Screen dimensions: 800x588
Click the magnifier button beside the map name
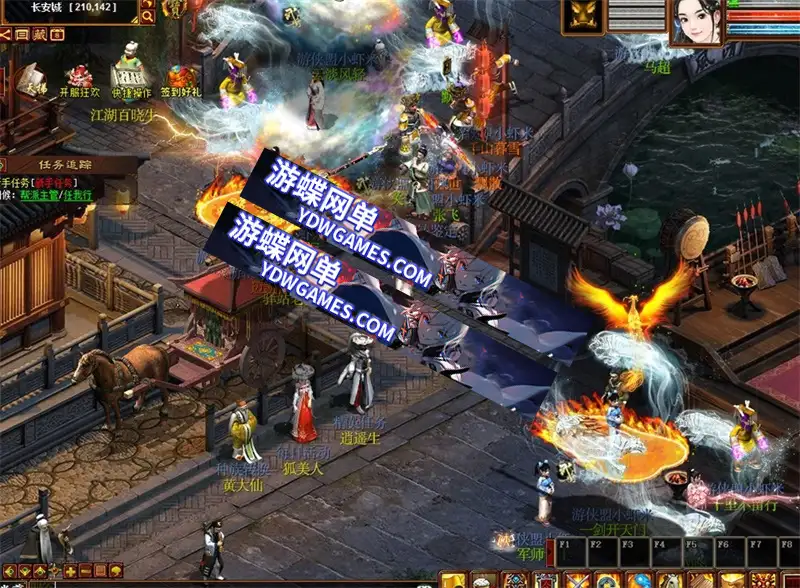click(x=147, y=16)
